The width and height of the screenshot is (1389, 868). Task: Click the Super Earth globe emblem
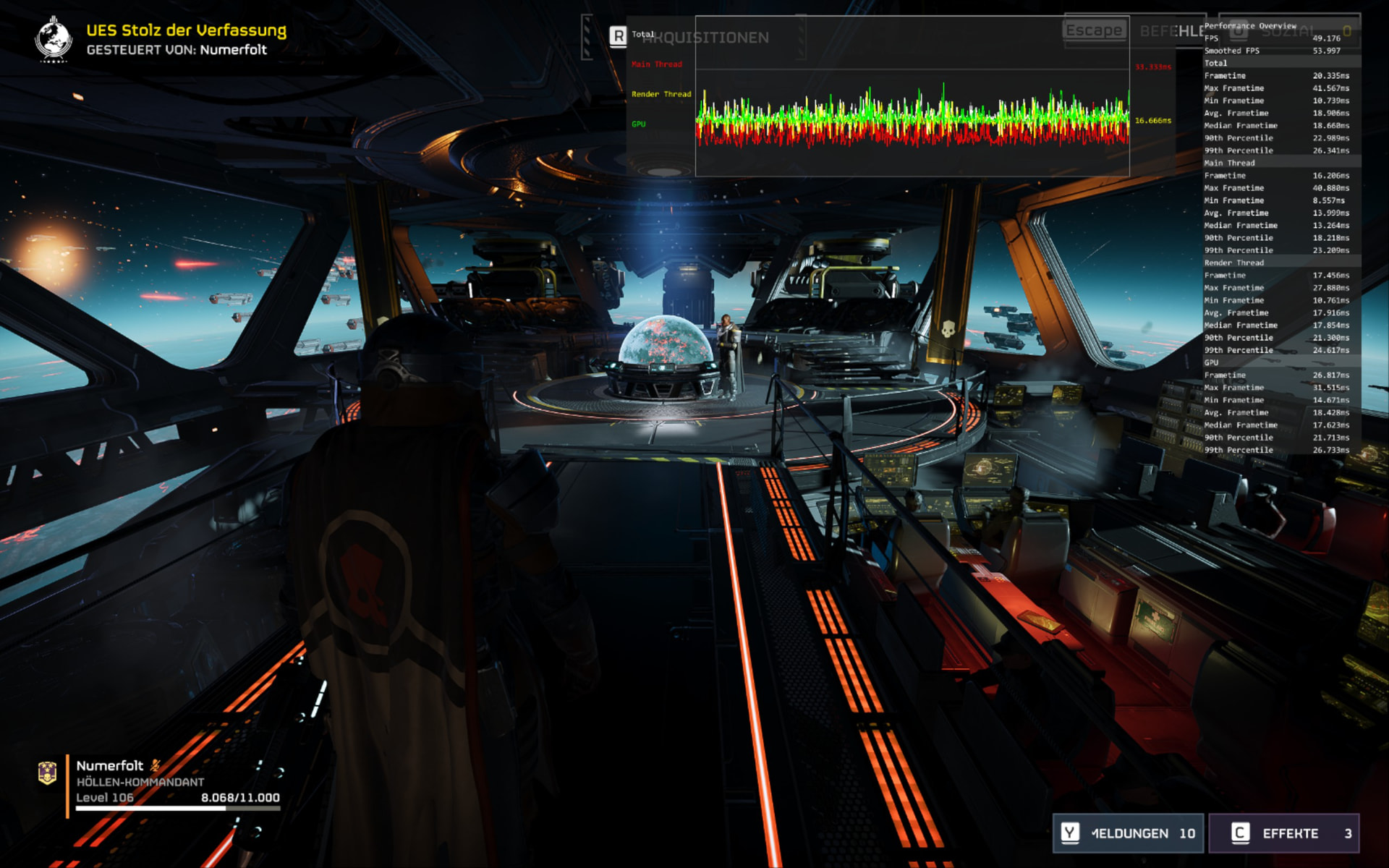[54, 39]
